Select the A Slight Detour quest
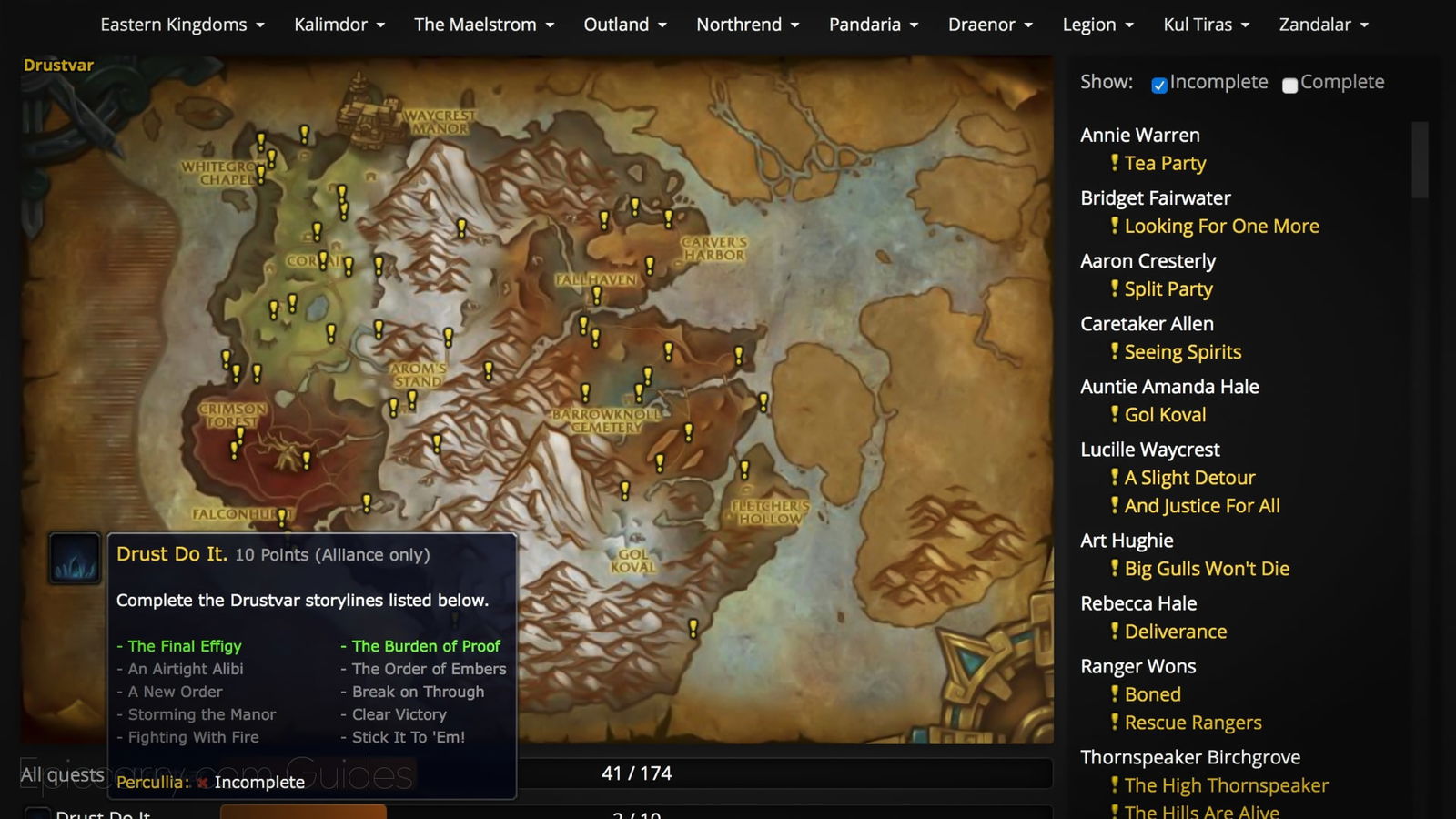 coord(1189,478)
